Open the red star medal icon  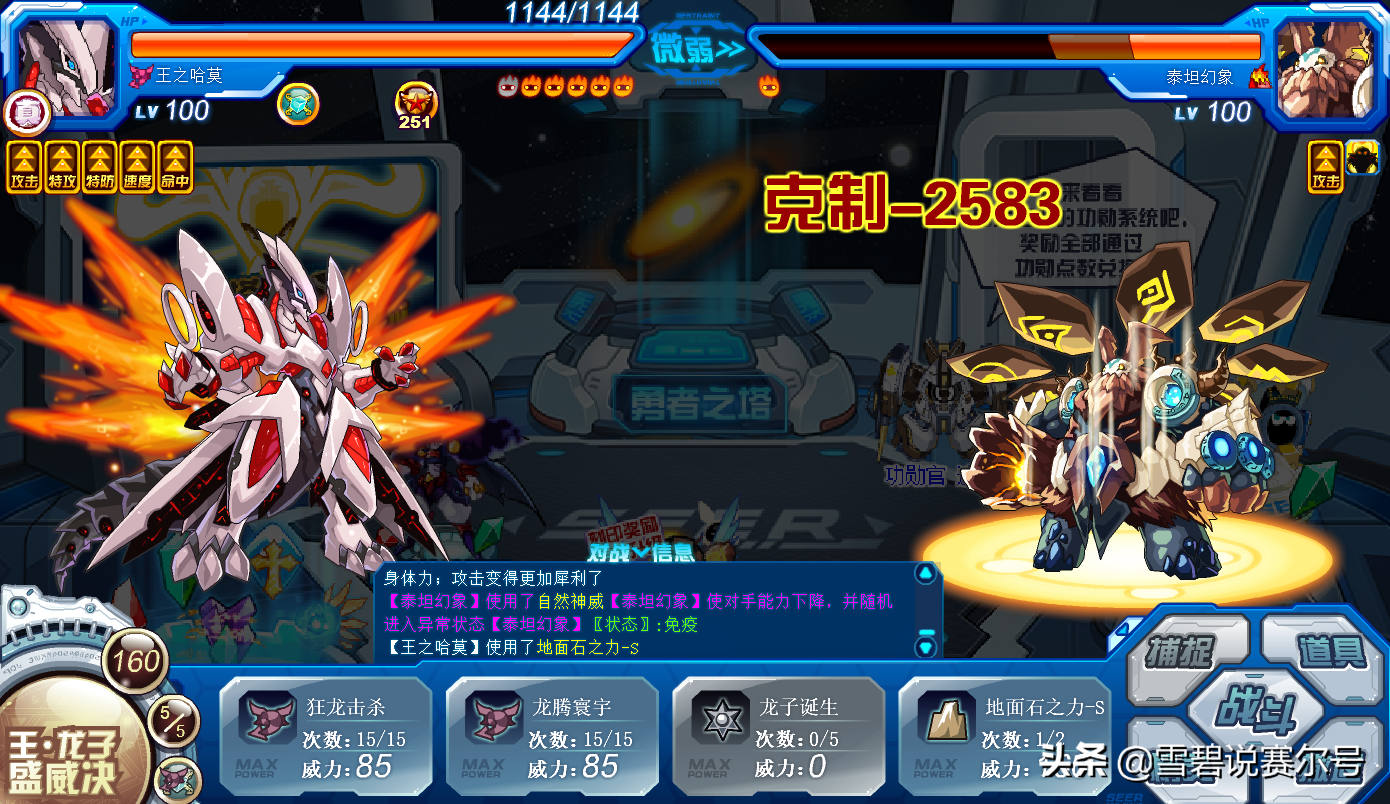click(x=413, y=104)
